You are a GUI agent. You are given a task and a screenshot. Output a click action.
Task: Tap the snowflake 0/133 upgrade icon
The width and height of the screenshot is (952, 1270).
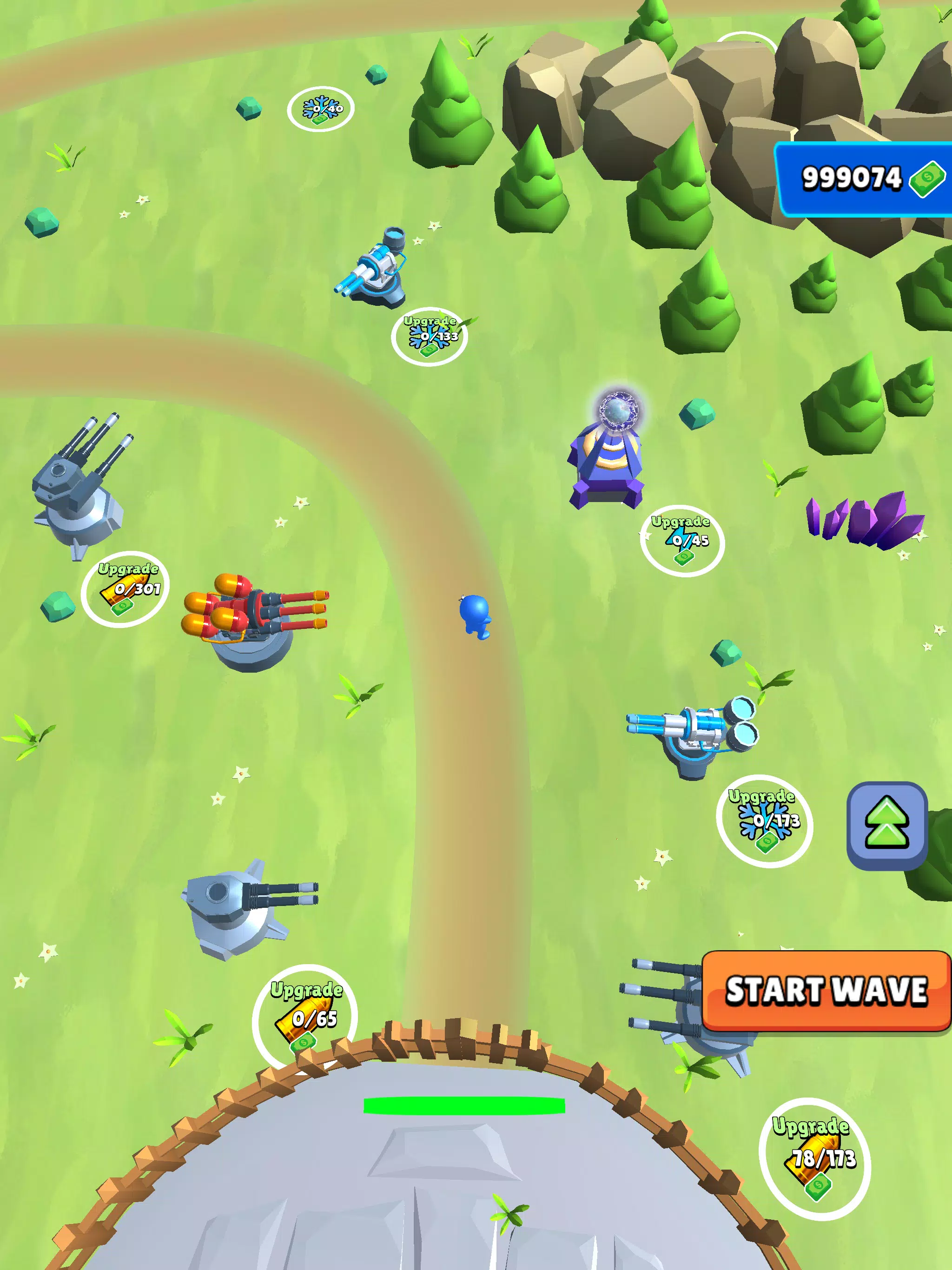[431, 337]
